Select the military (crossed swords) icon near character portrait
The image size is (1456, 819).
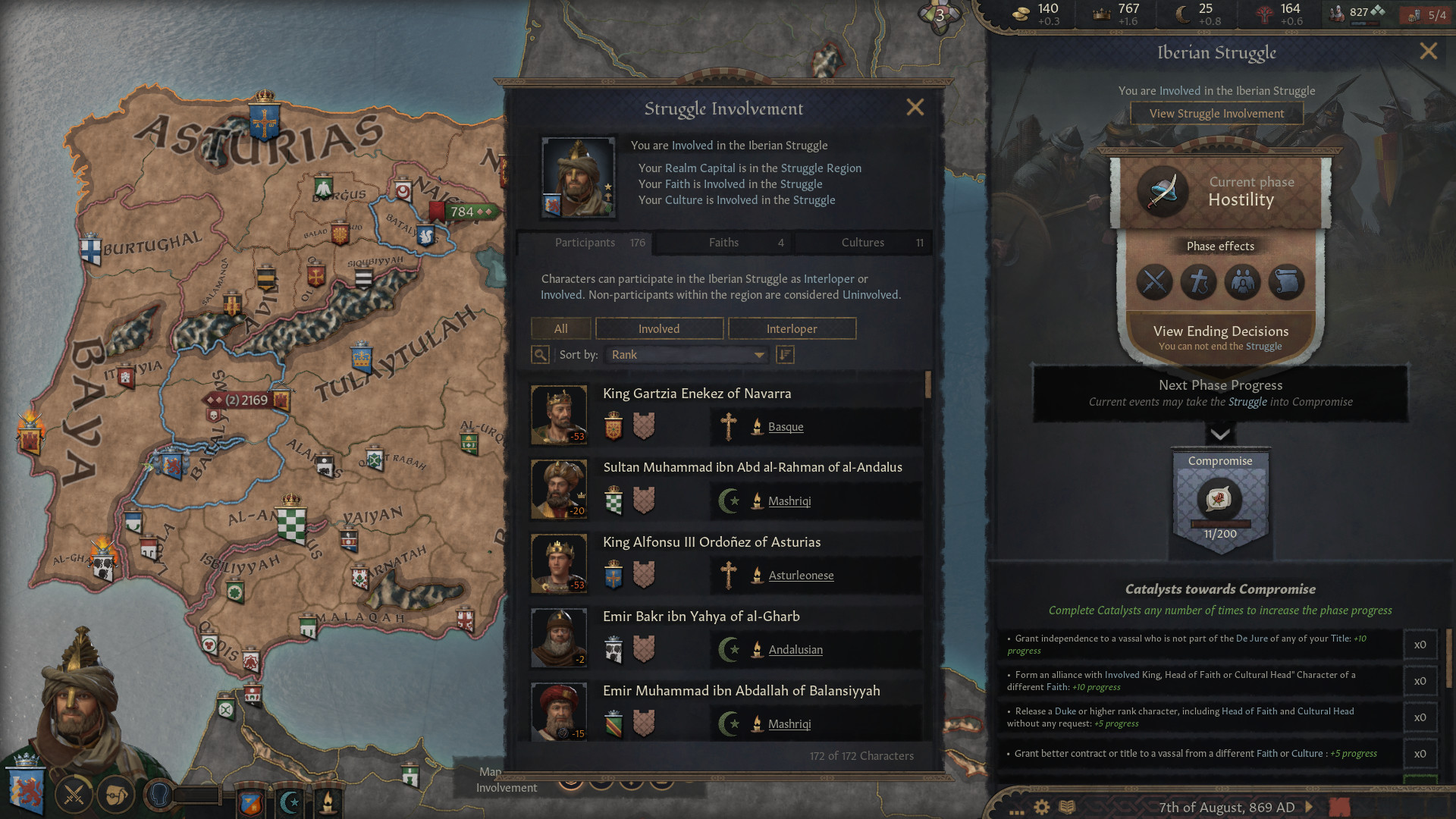point(74,795)
